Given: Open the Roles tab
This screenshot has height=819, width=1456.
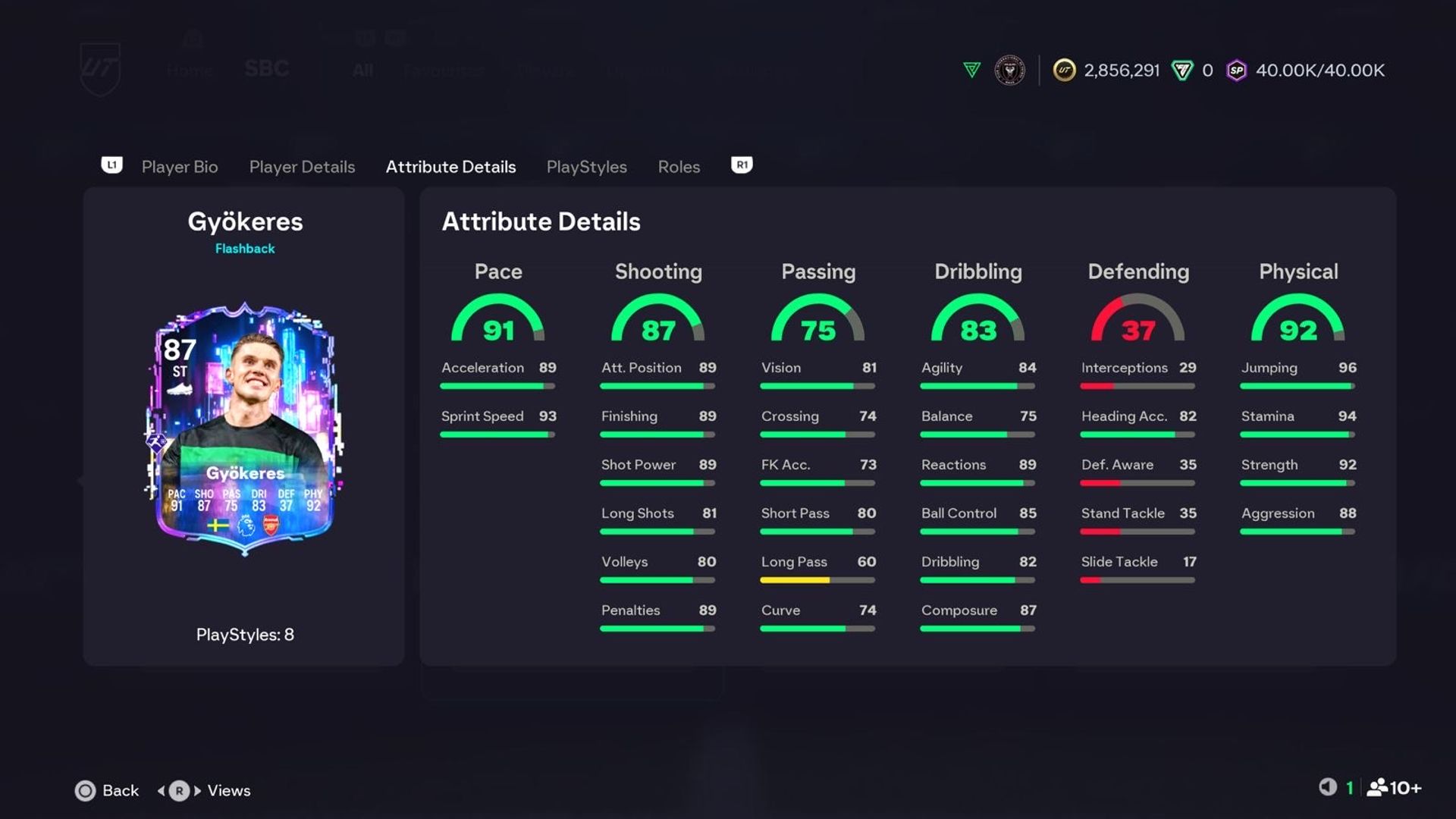Looking at the screenshot, I should point(678,167).
